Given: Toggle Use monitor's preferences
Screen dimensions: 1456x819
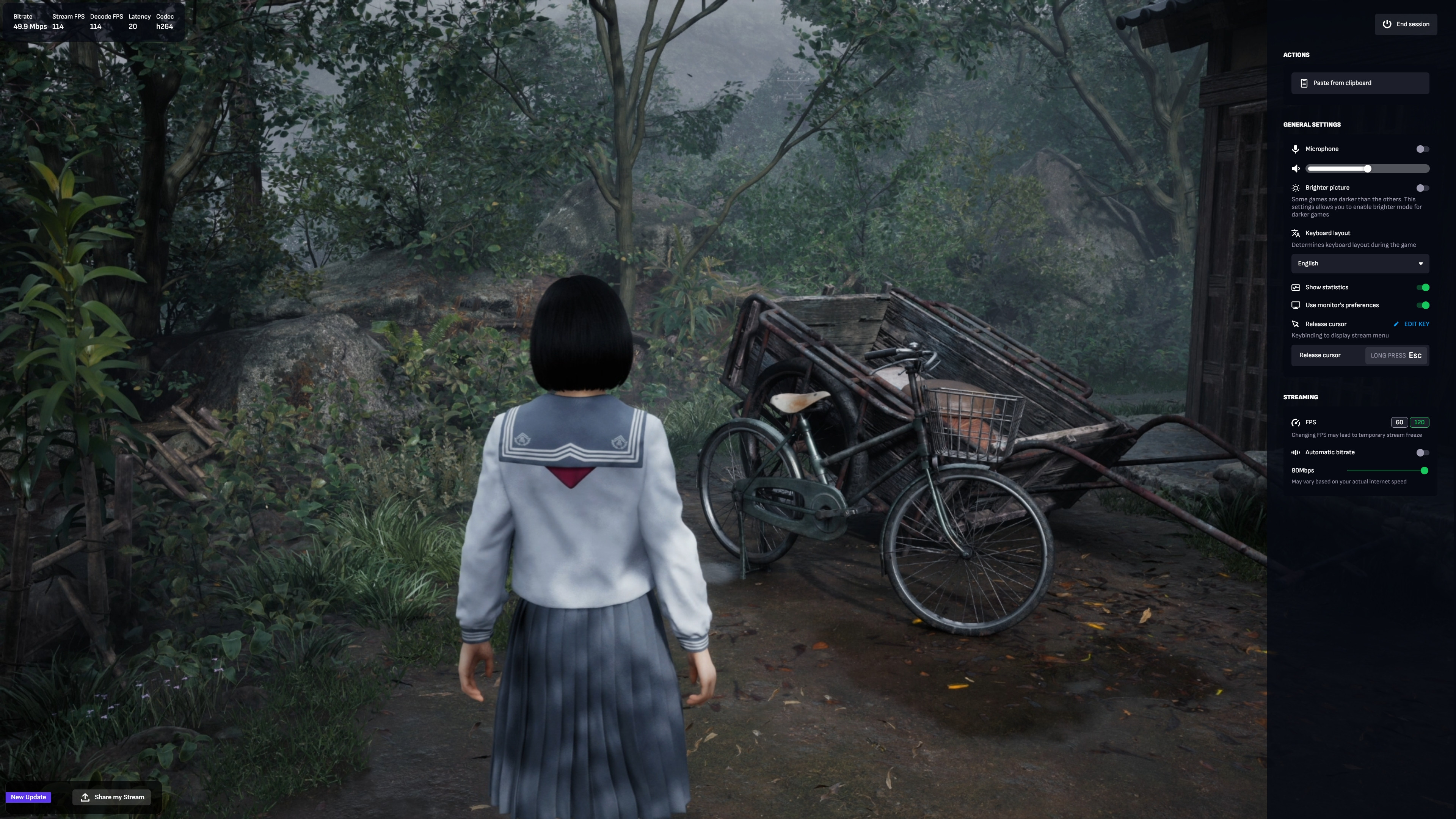Looking at the screenshot, I should coord(1423,306).
